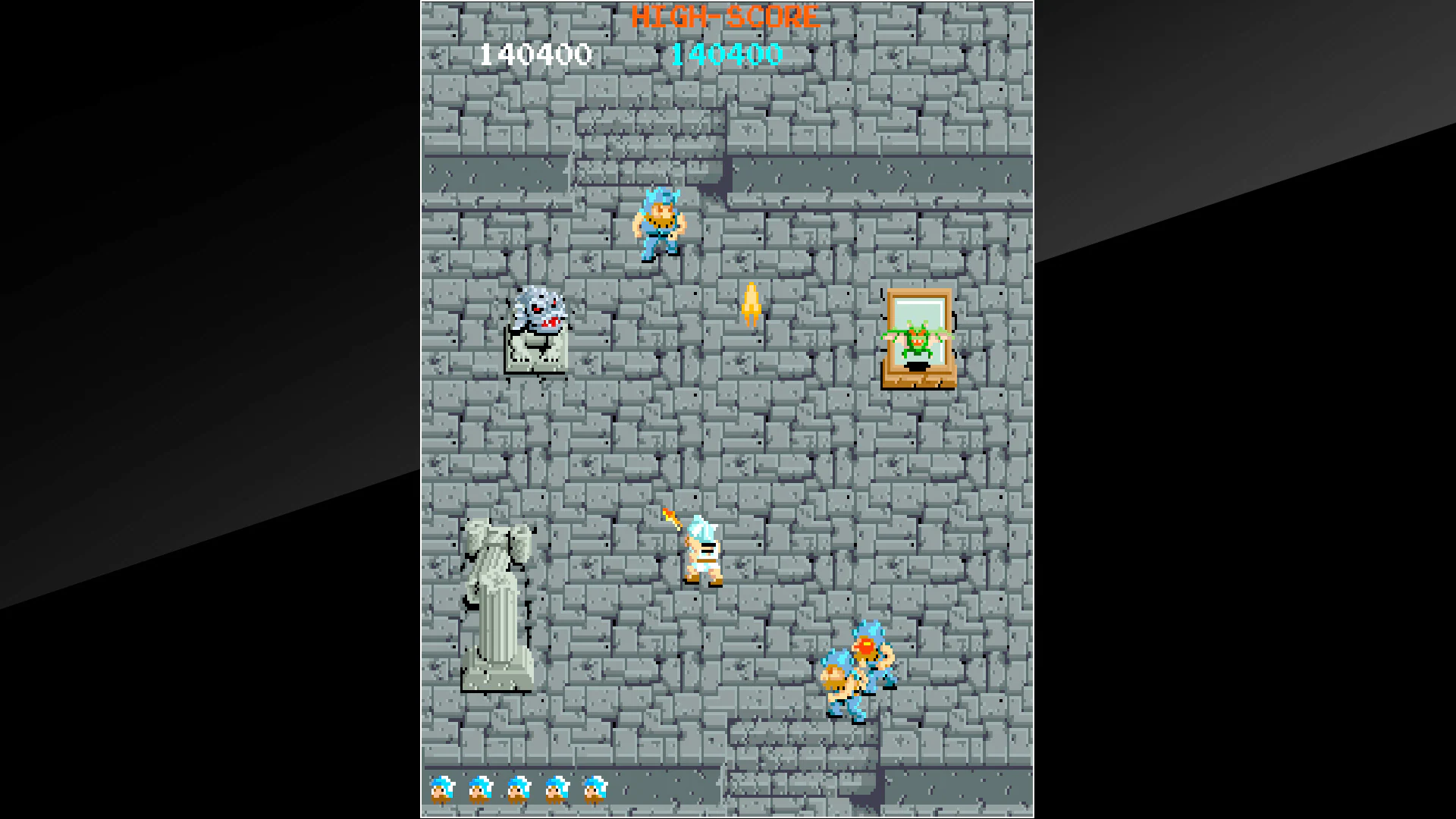Click the middle helmet icon in the lives row
1456x819 pixels.
517,790
